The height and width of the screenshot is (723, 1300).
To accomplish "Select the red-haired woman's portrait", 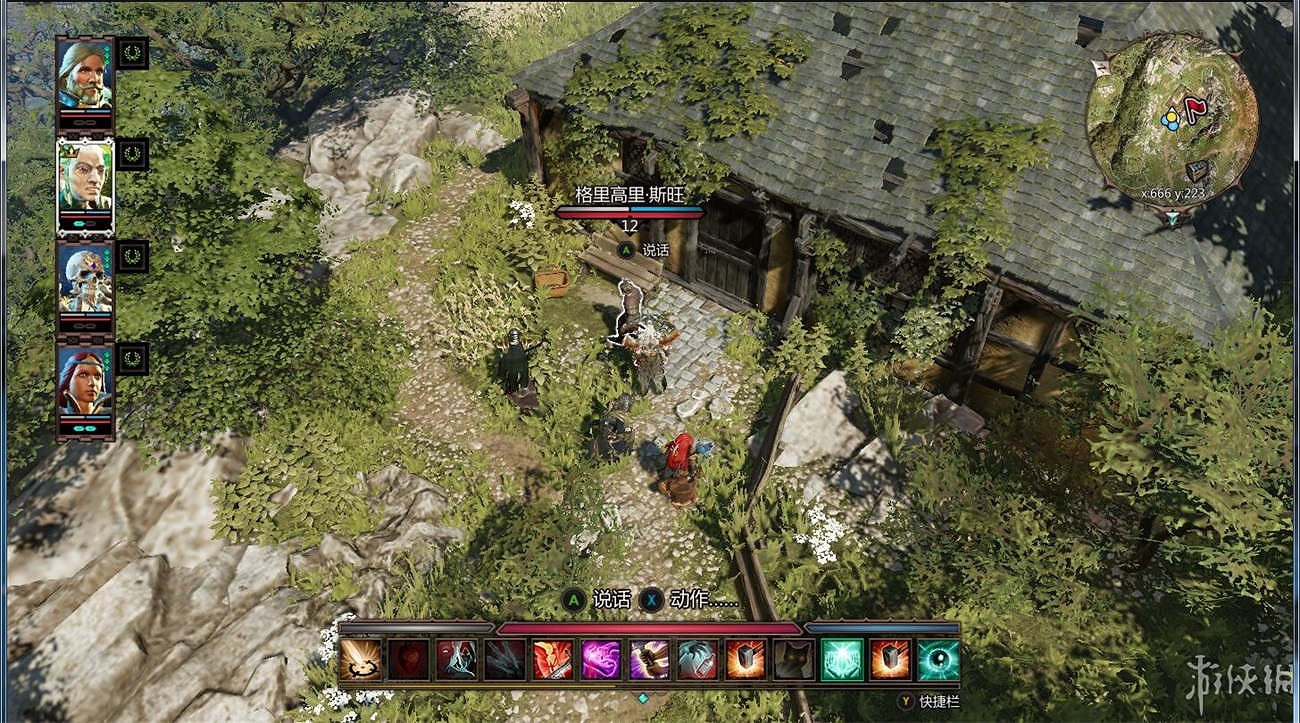I will (84, 380).
